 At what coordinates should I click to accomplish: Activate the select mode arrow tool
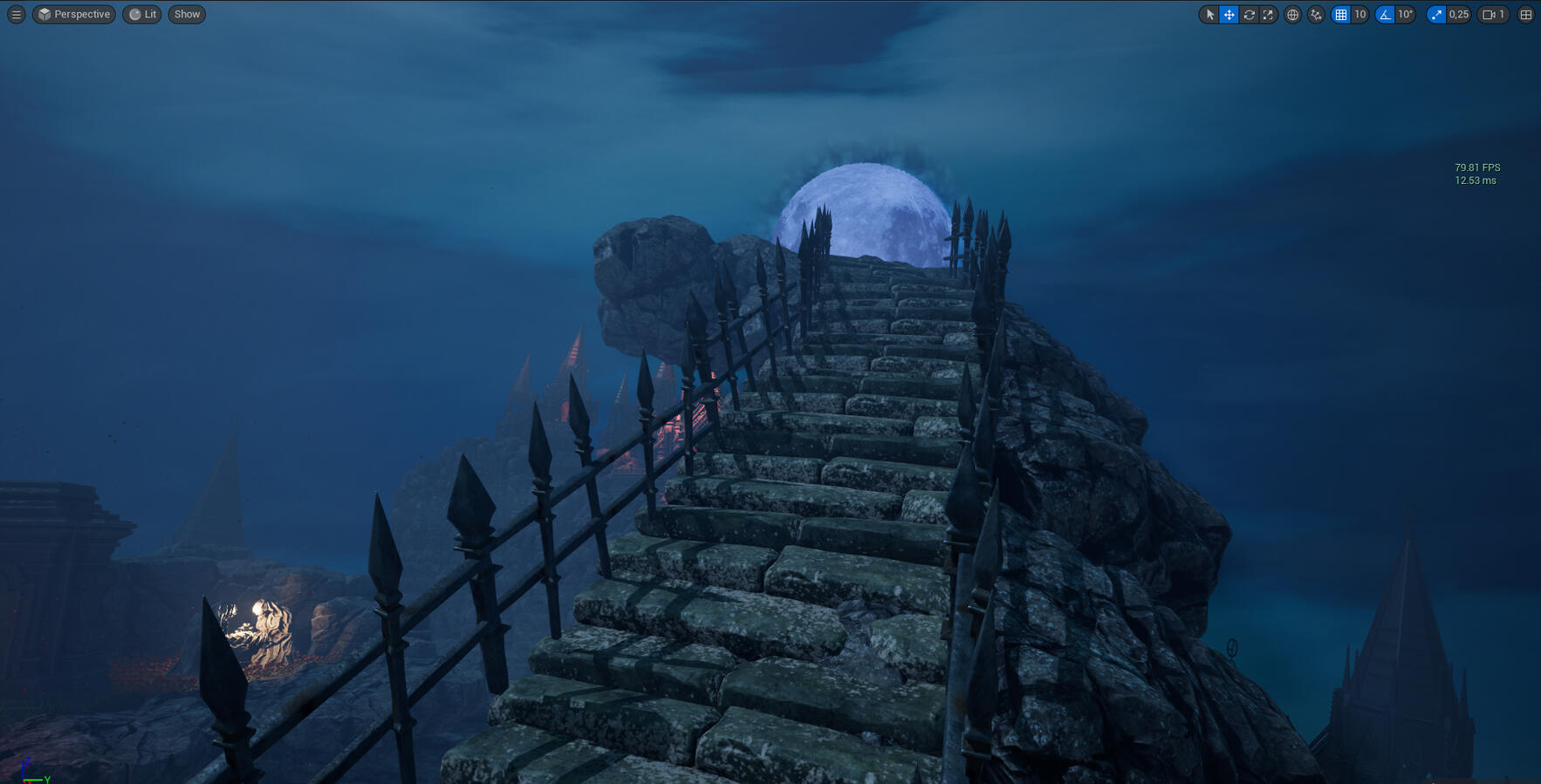[x=1209, y=14]
